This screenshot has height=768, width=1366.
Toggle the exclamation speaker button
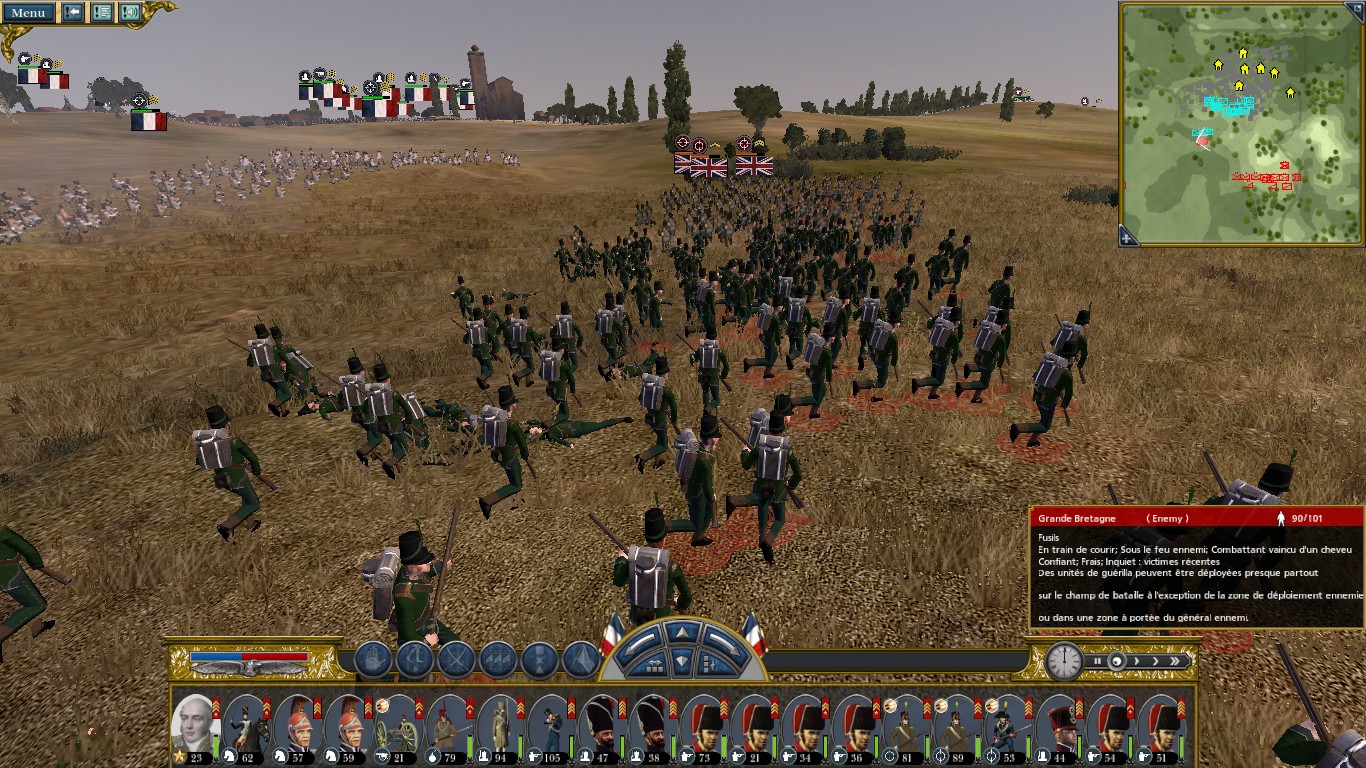[130, 13]
